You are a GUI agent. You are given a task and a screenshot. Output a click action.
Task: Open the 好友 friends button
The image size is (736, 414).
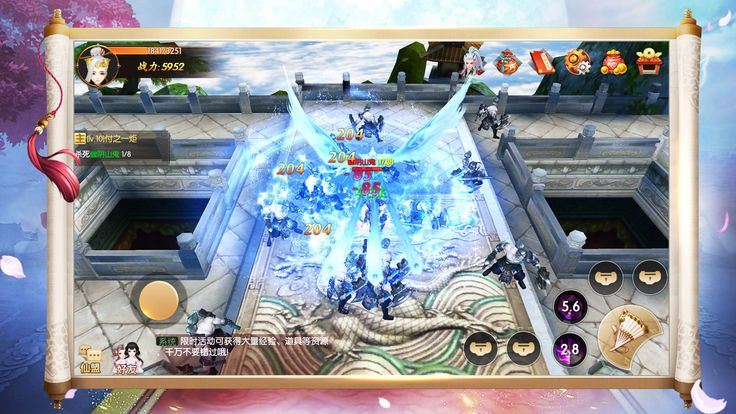tap(126, 359)
